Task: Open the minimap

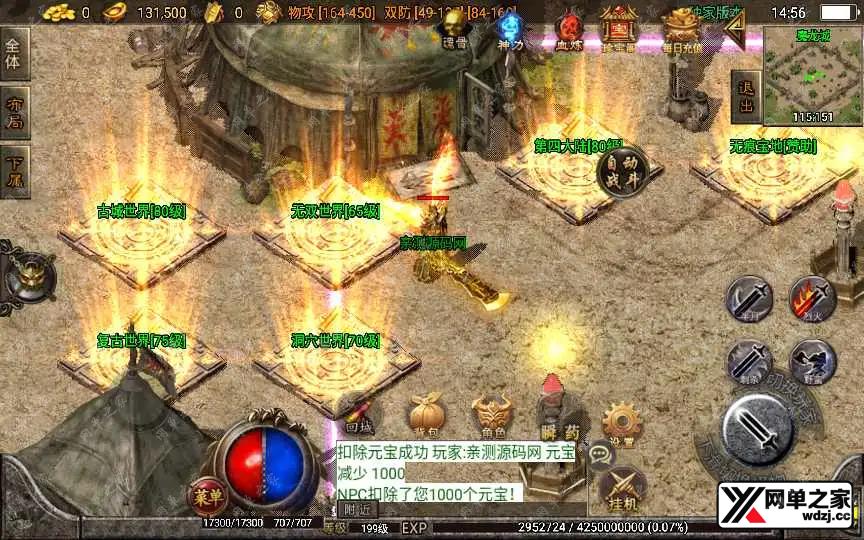Action: click(x=812, y=74)
